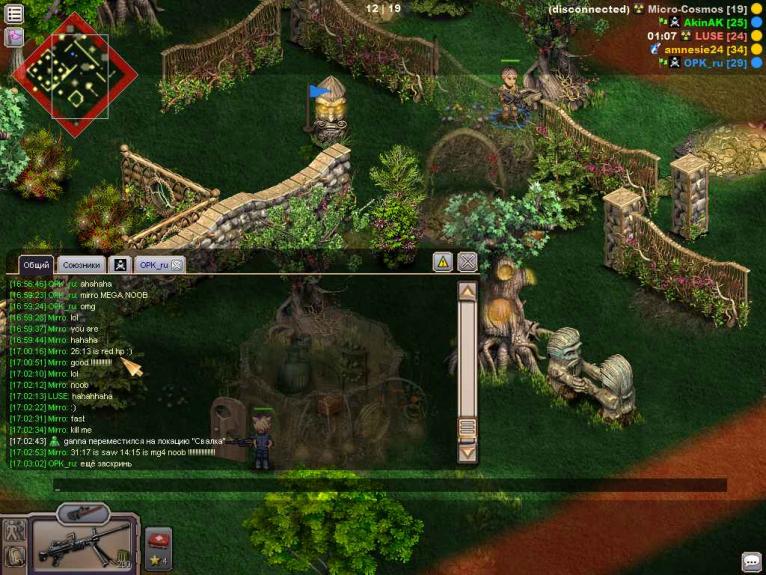Click the yellow warning triangle button
This screenshot has width=766, height=575.
[442, 262]
